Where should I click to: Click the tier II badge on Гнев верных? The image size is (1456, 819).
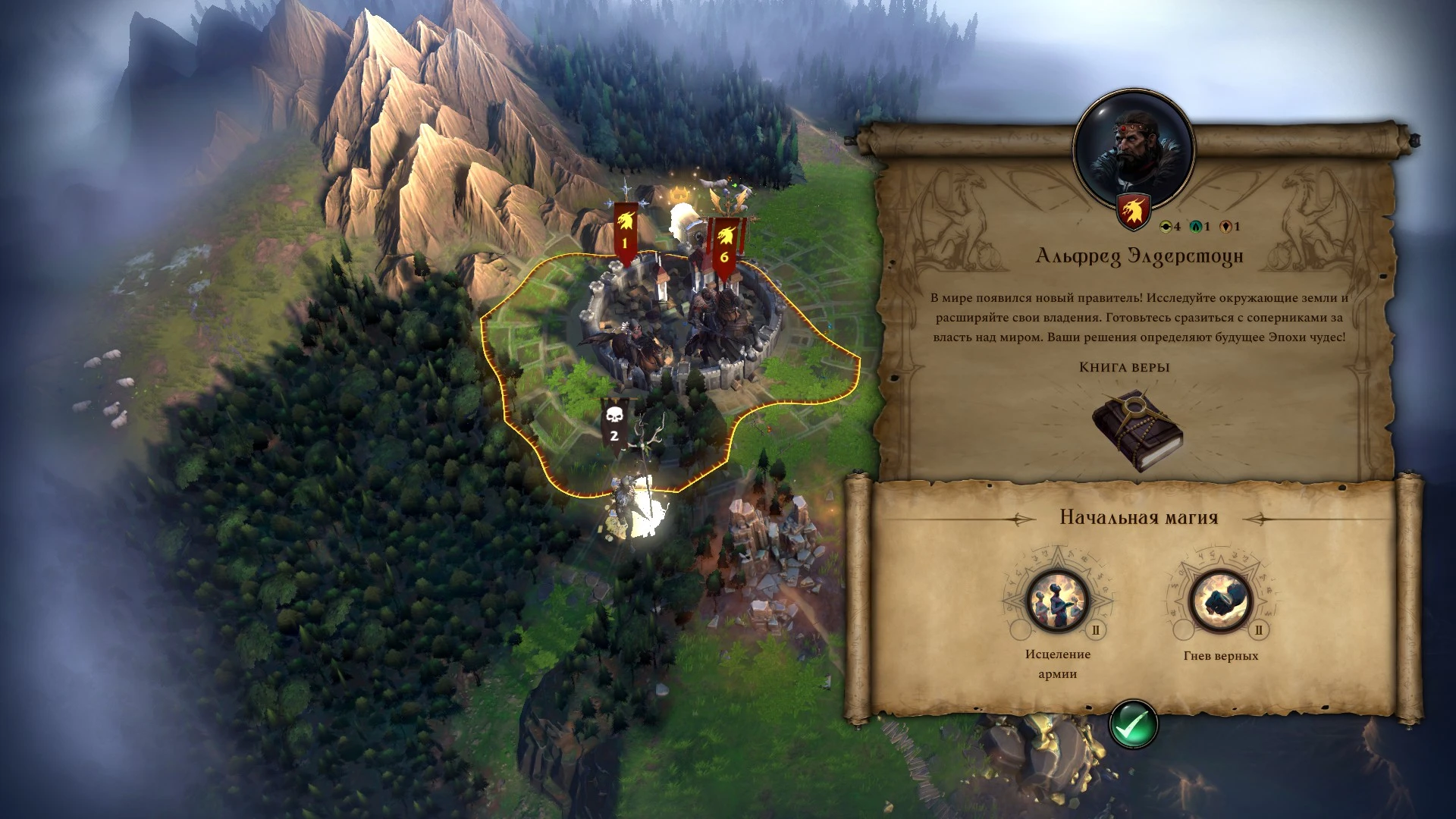click(x=1260, y=629)
